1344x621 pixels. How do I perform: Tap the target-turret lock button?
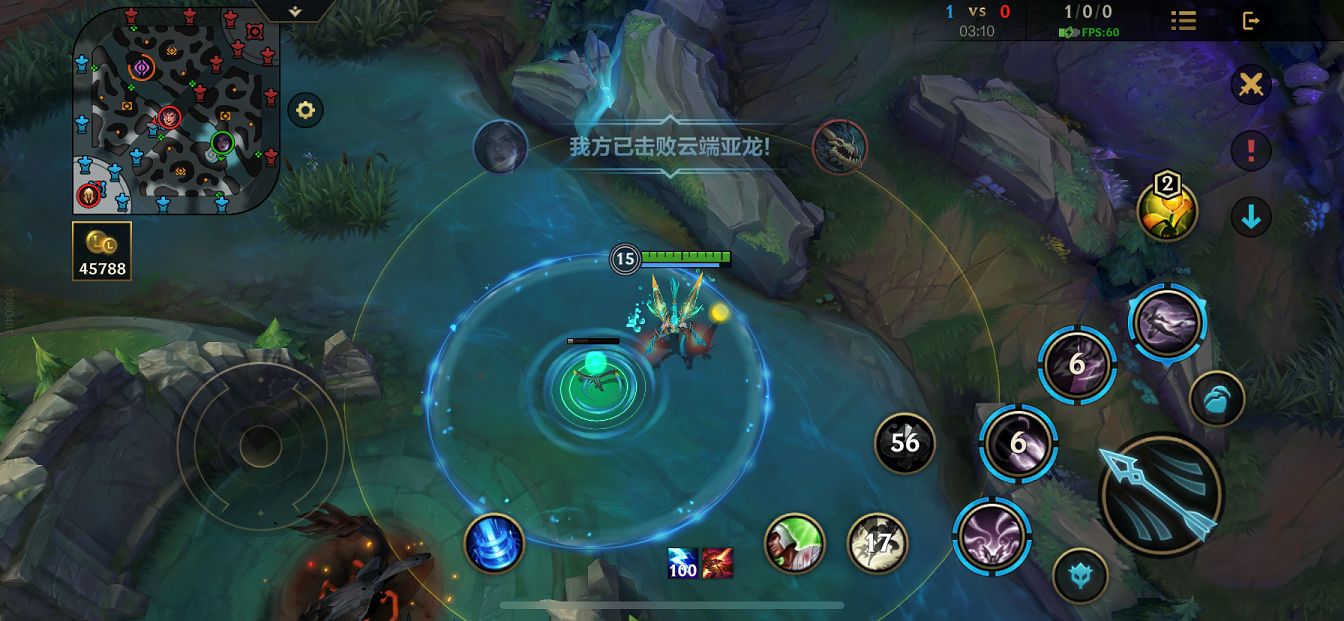pos(1080,576)
